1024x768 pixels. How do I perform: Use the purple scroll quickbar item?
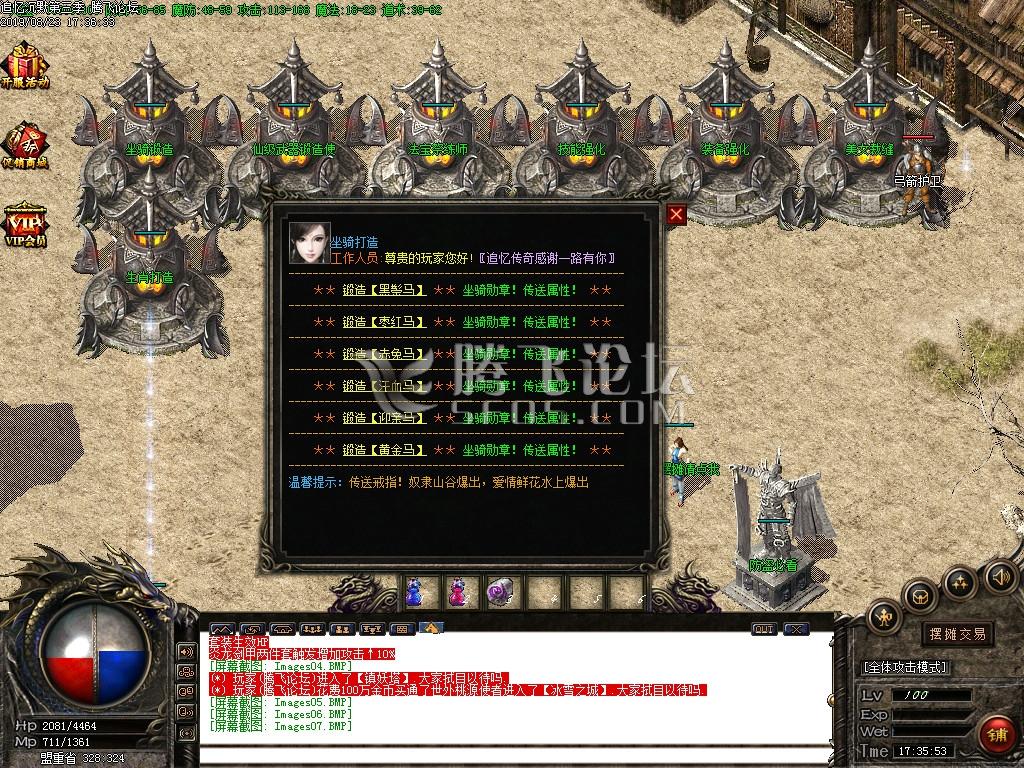coord(498,592)
